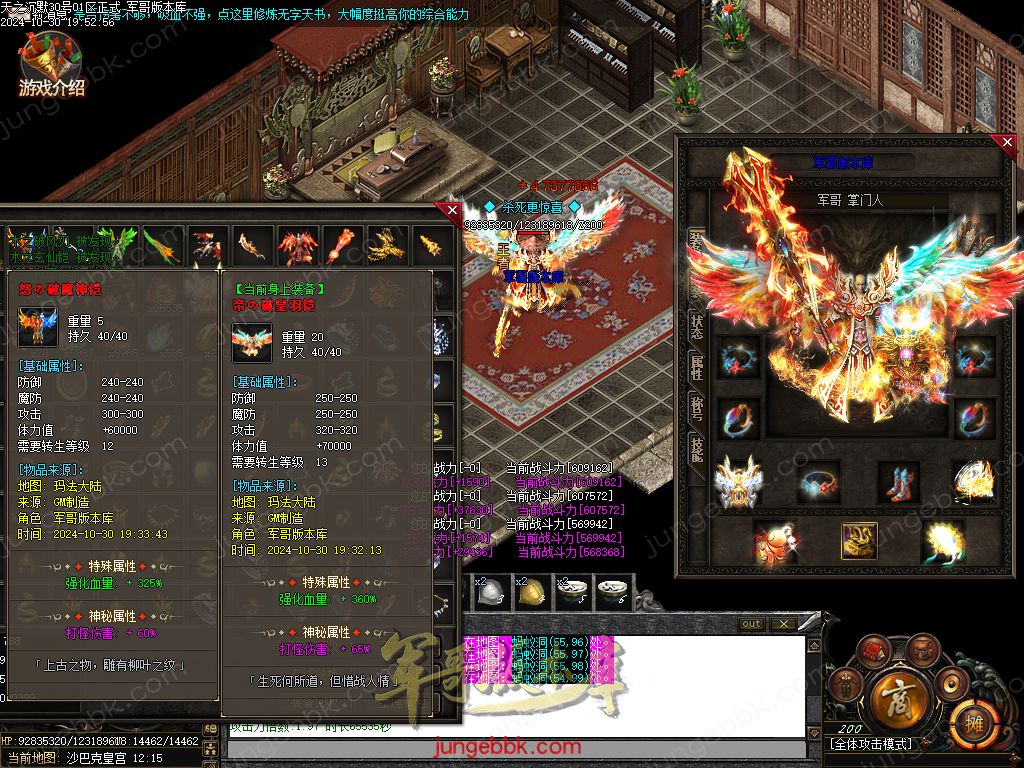Image resolution: width=1024 pixels, height=768 pixels.
Task: Select the golden dragon seal slot
Action: [x=859, y=542]
